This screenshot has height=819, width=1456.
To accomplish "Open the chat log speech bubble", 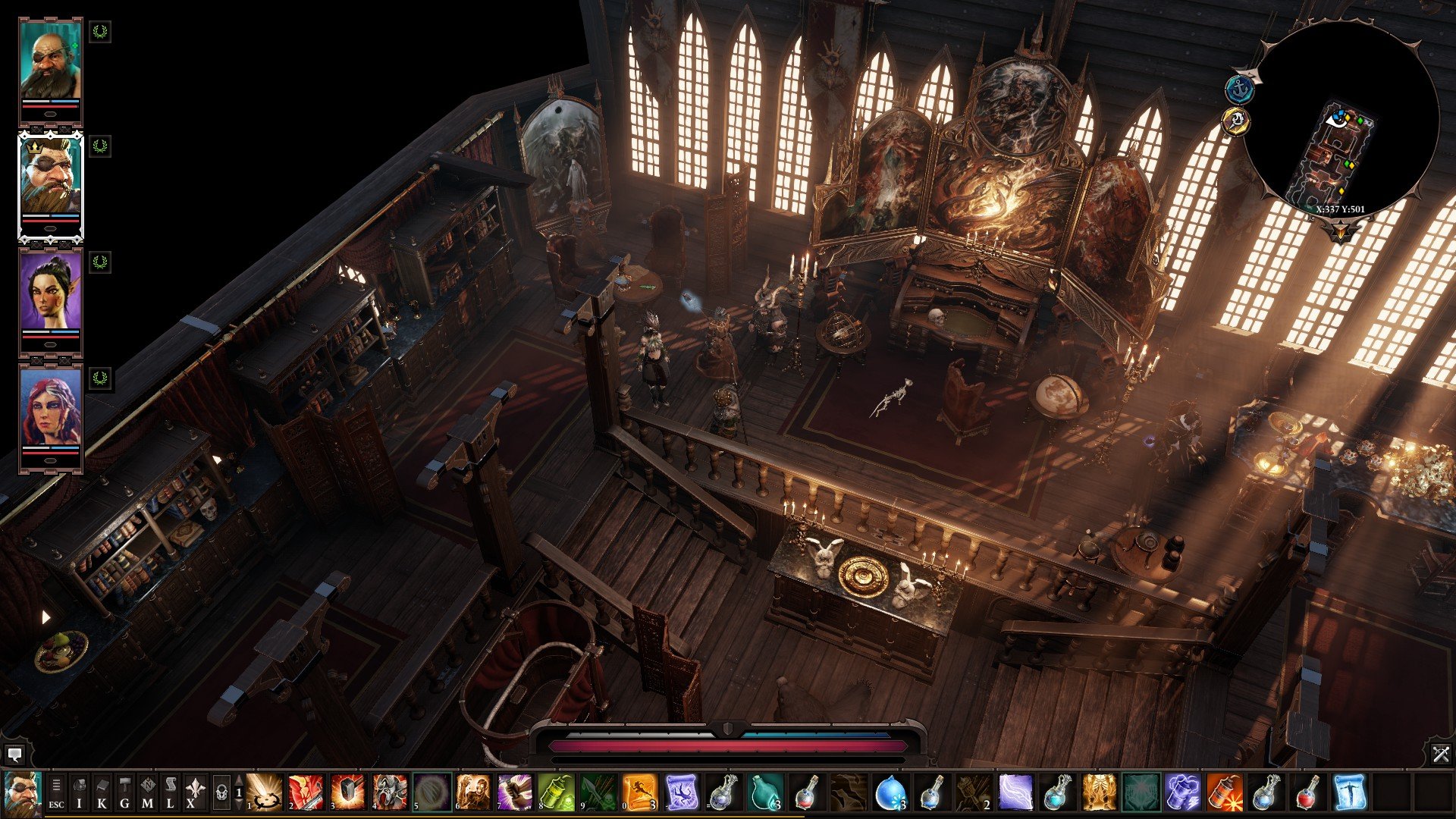I will (x=14, y=755).
